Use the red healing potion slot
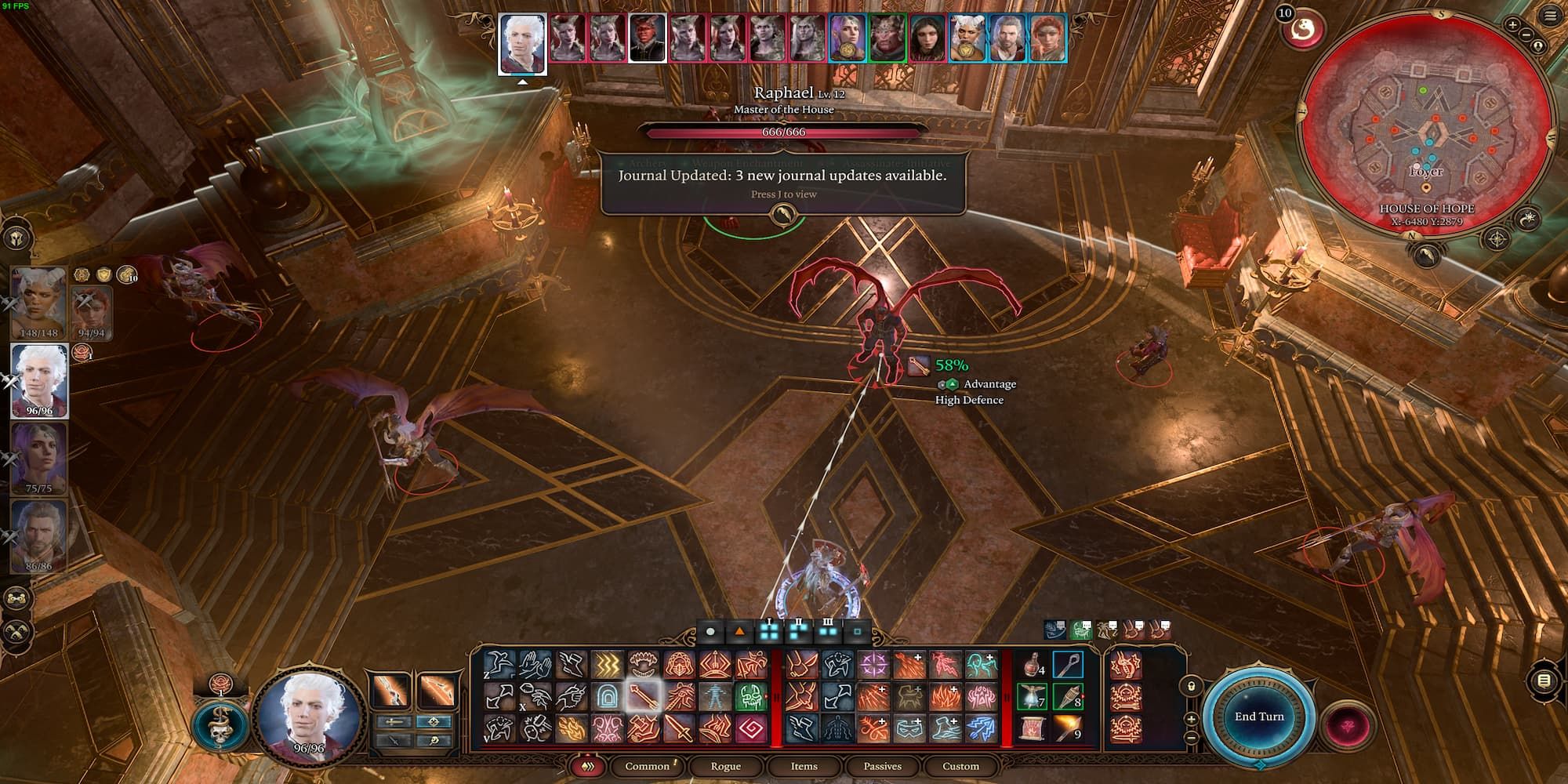Viewport: 1568px width, 784px height. click(1031, 666)
